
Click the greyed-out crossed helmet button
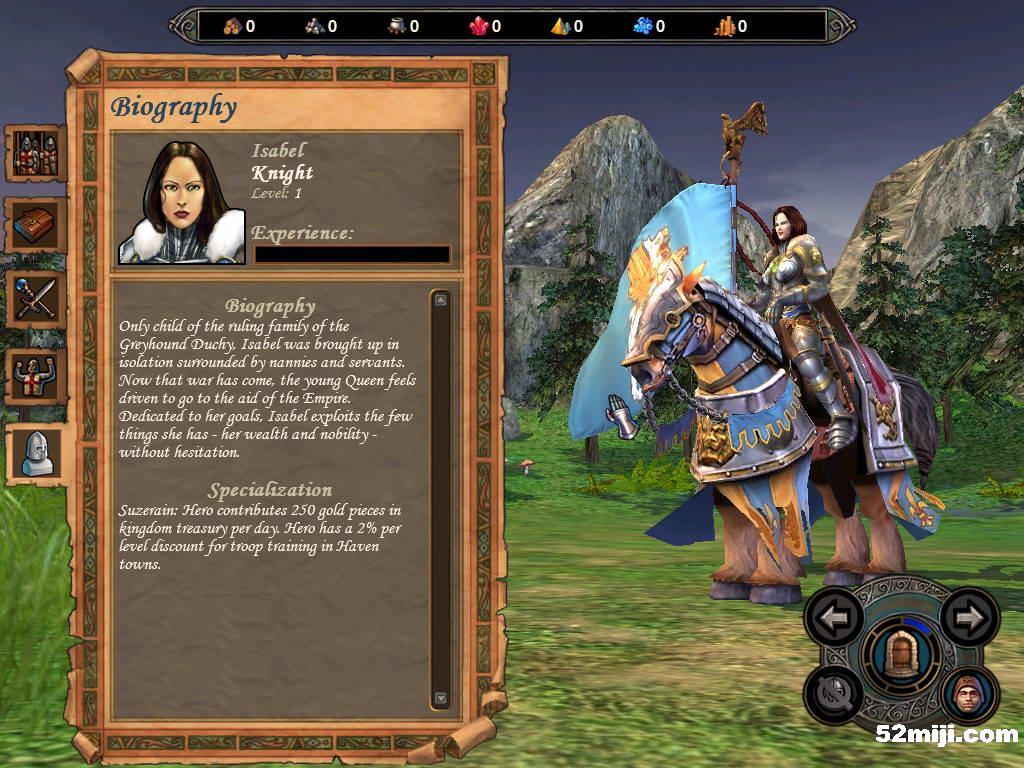[x=834, y=695]
